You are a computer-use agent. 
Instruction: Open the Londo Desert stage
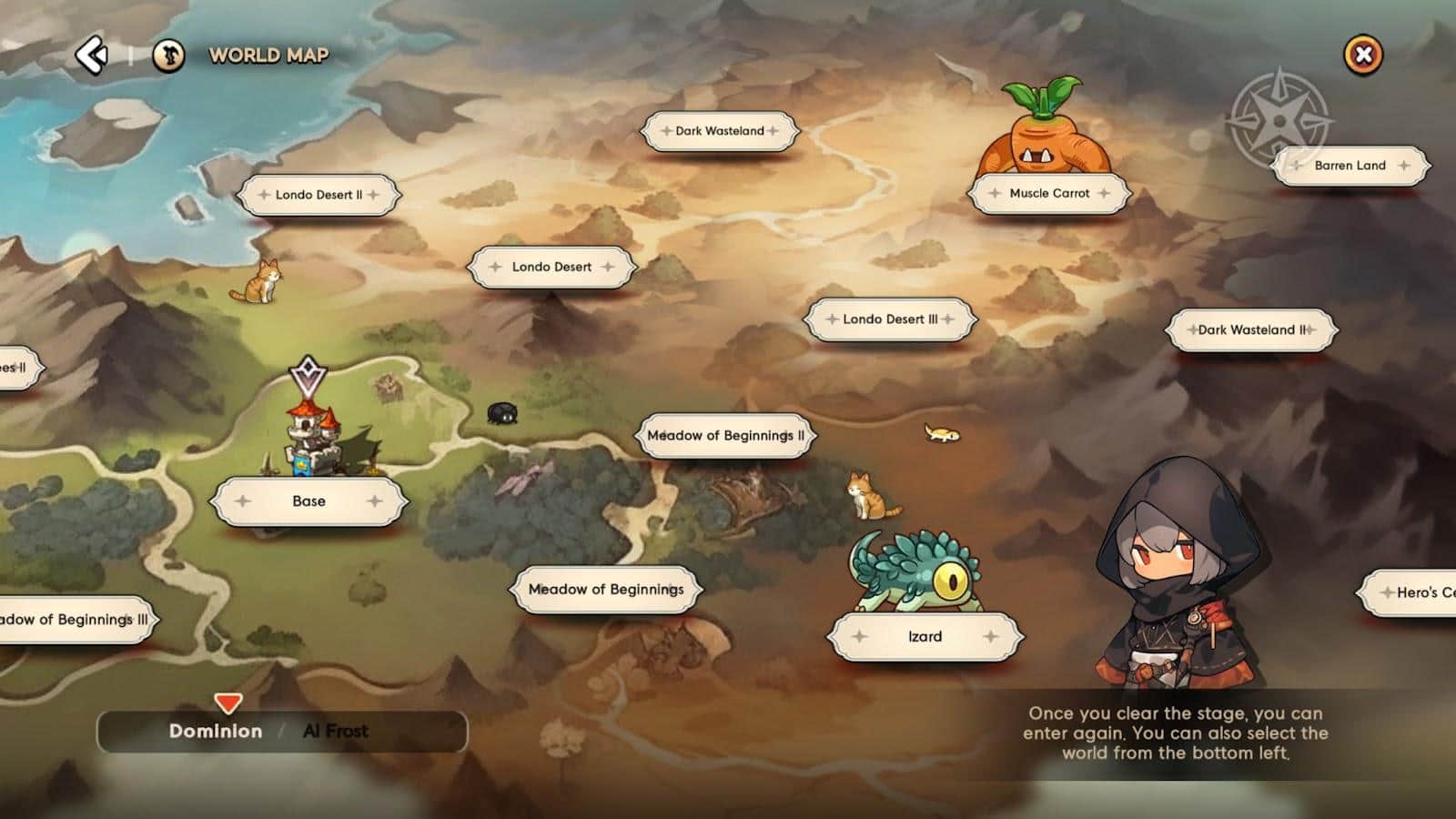coord(551,267)
